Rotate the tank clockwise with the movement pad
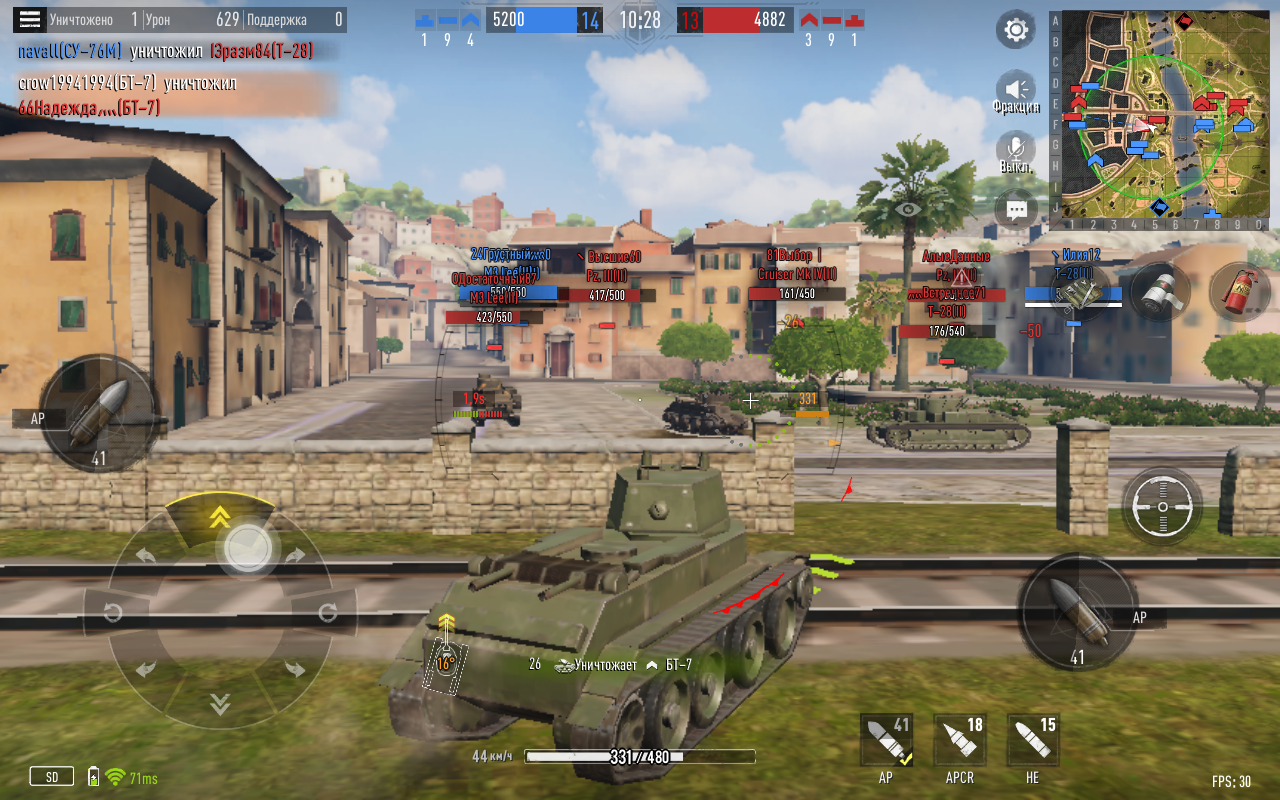 click(327, 612)
